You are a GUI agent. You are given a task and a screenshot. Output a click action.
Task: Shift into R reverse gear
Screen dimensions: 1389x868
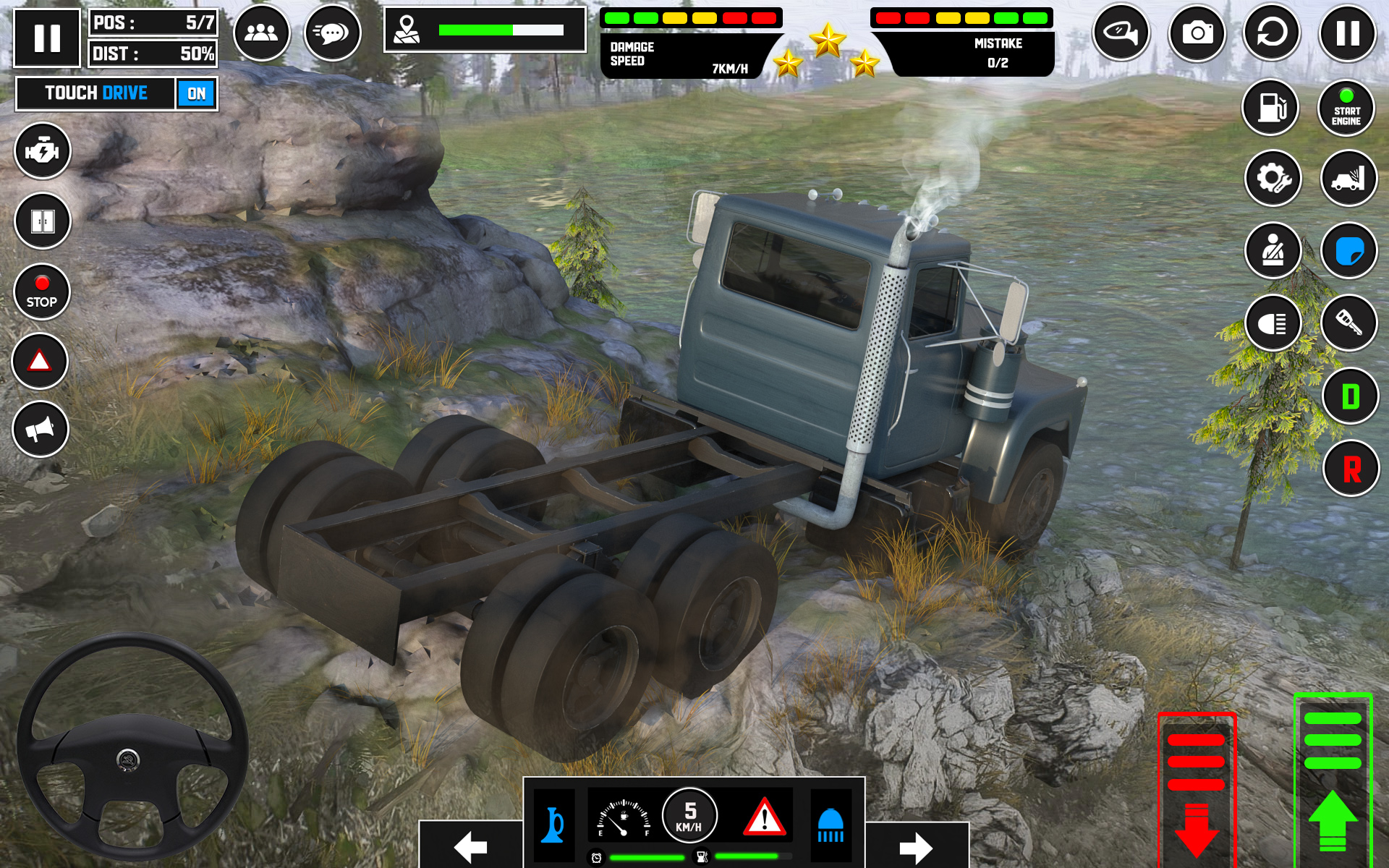pos(1350,469)
